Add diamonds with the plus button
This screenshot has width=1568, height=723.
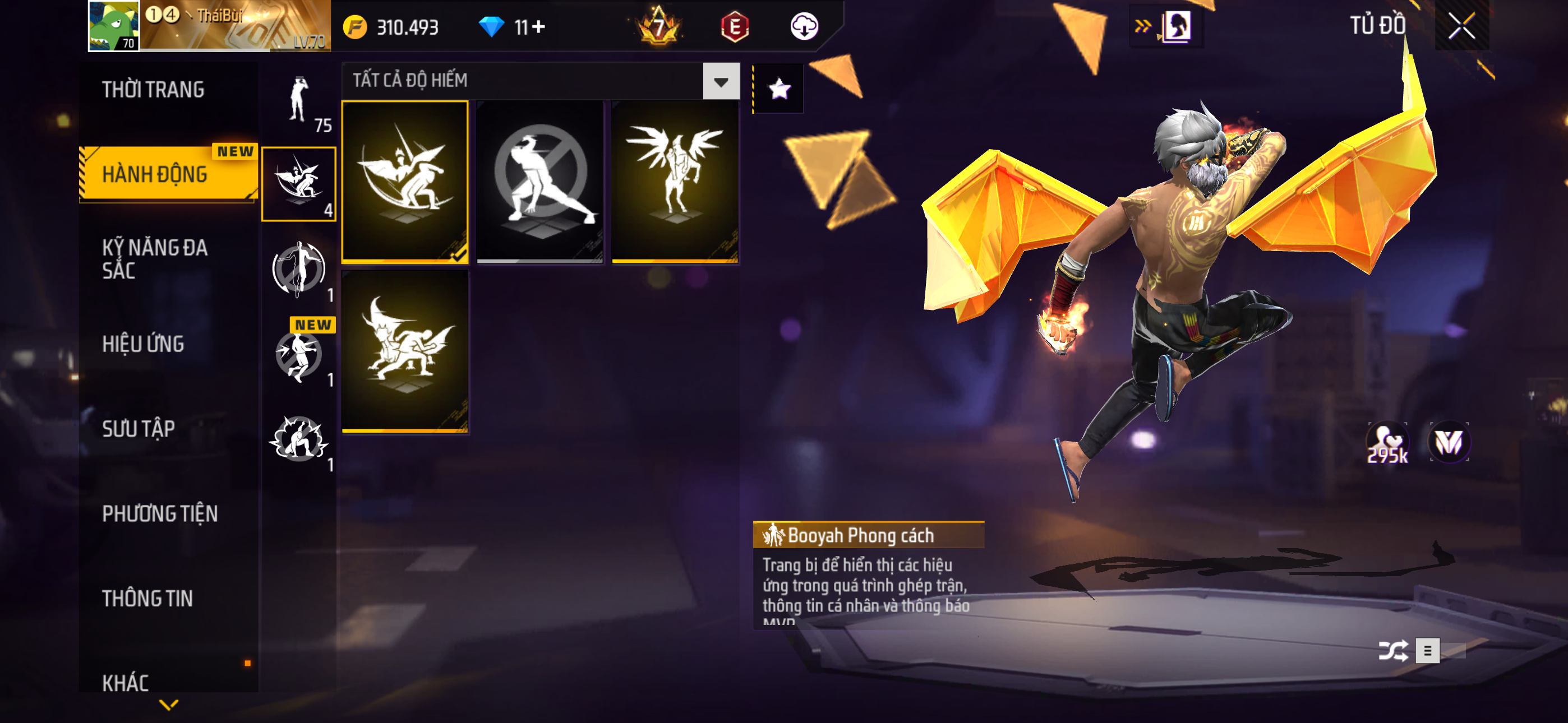[539, 27]
